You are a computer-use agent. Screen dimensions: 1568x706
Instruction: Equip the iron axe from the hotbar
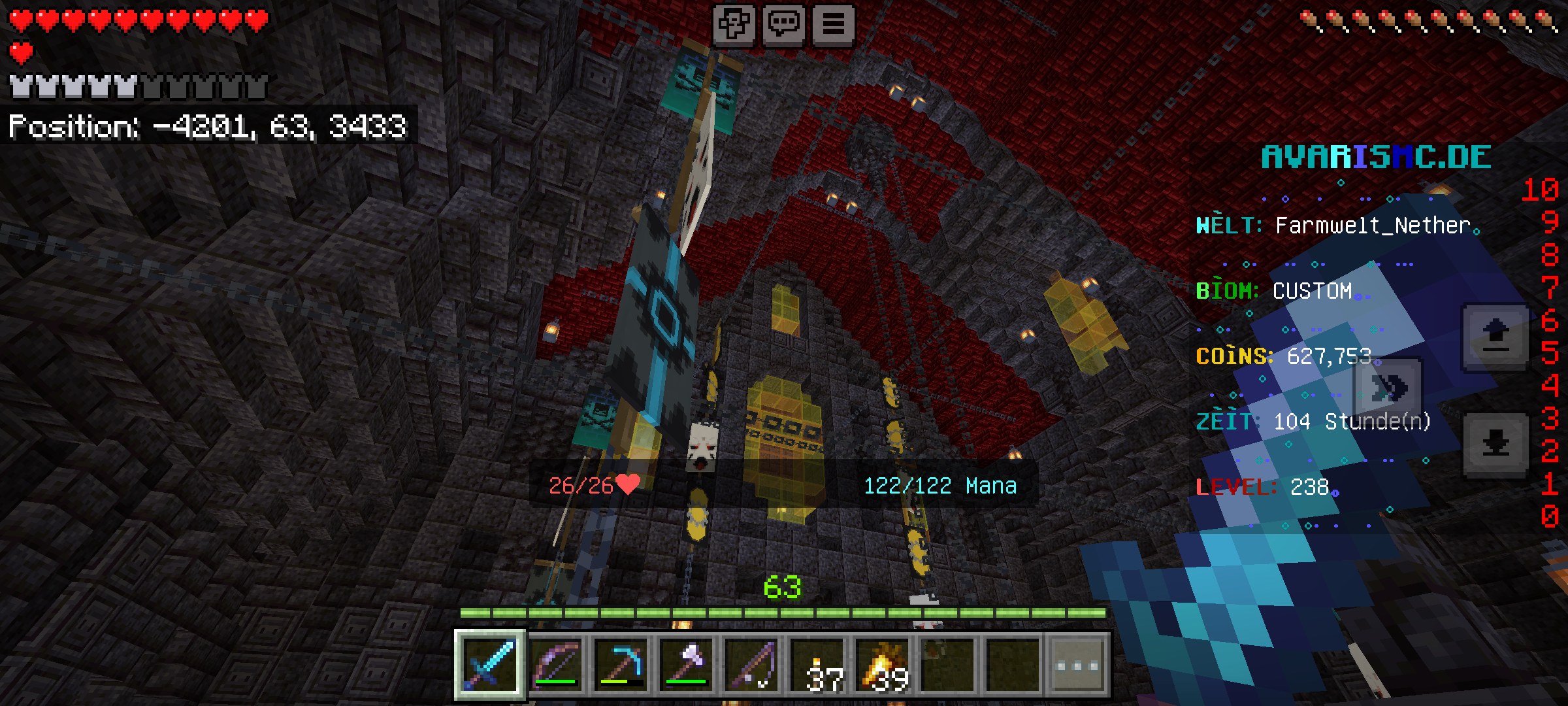click(x=687, y=665)
